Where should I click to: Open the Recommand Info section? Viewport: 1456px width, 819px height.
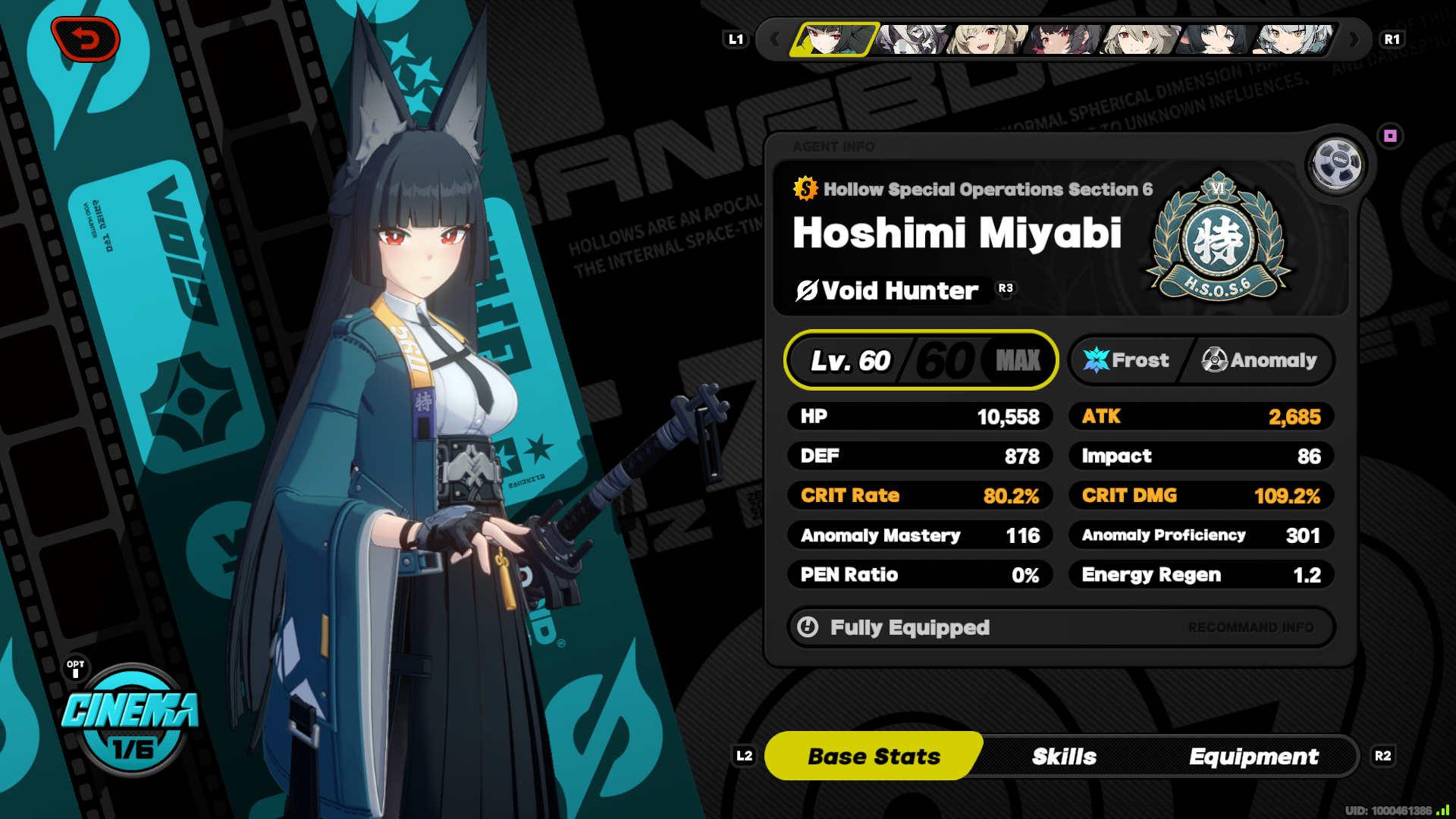pyautogui.click(x=1253, y=627)
